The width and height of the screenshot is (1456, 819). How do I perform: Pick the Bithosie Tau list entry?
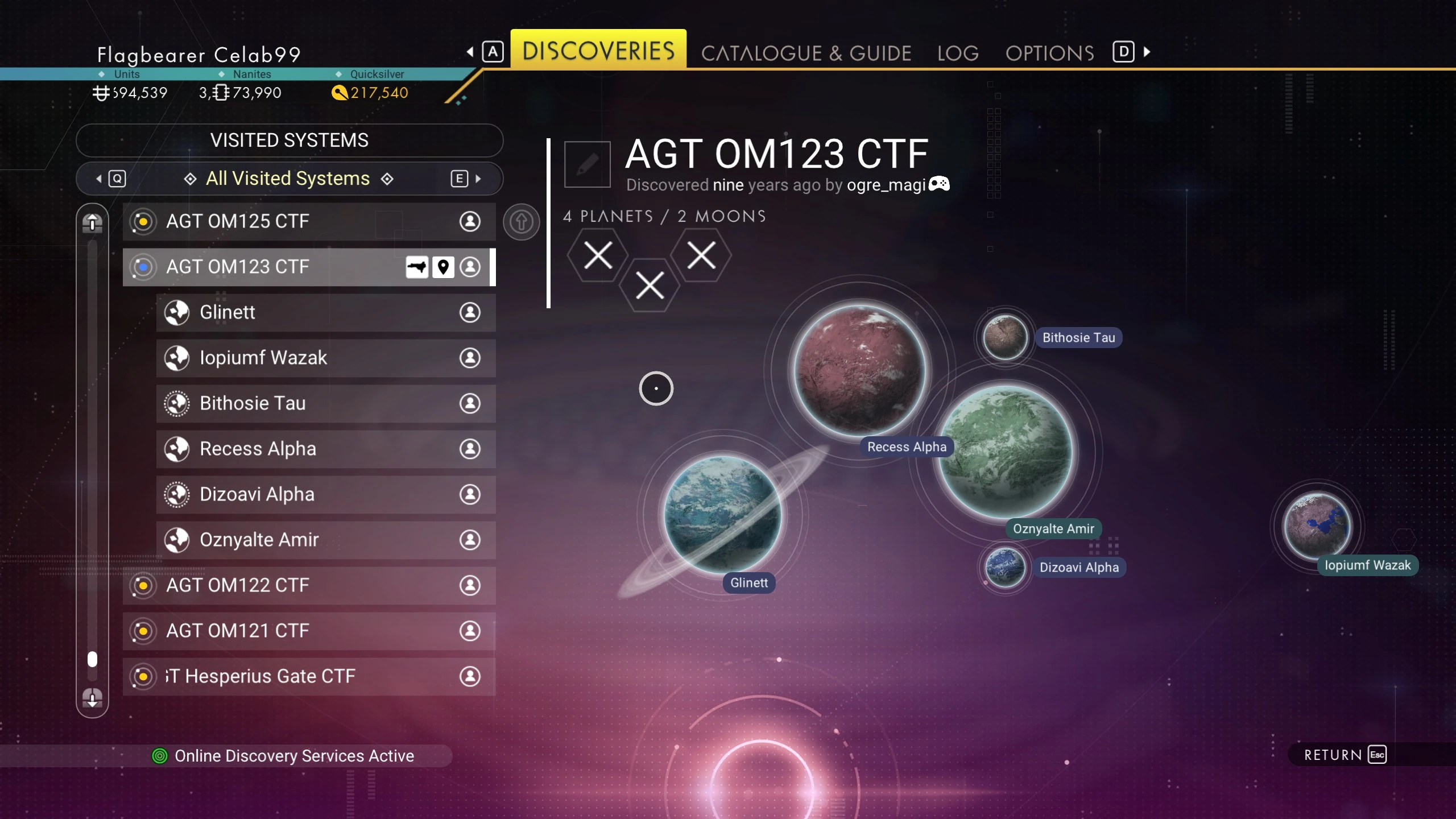[x=325, y=403]
